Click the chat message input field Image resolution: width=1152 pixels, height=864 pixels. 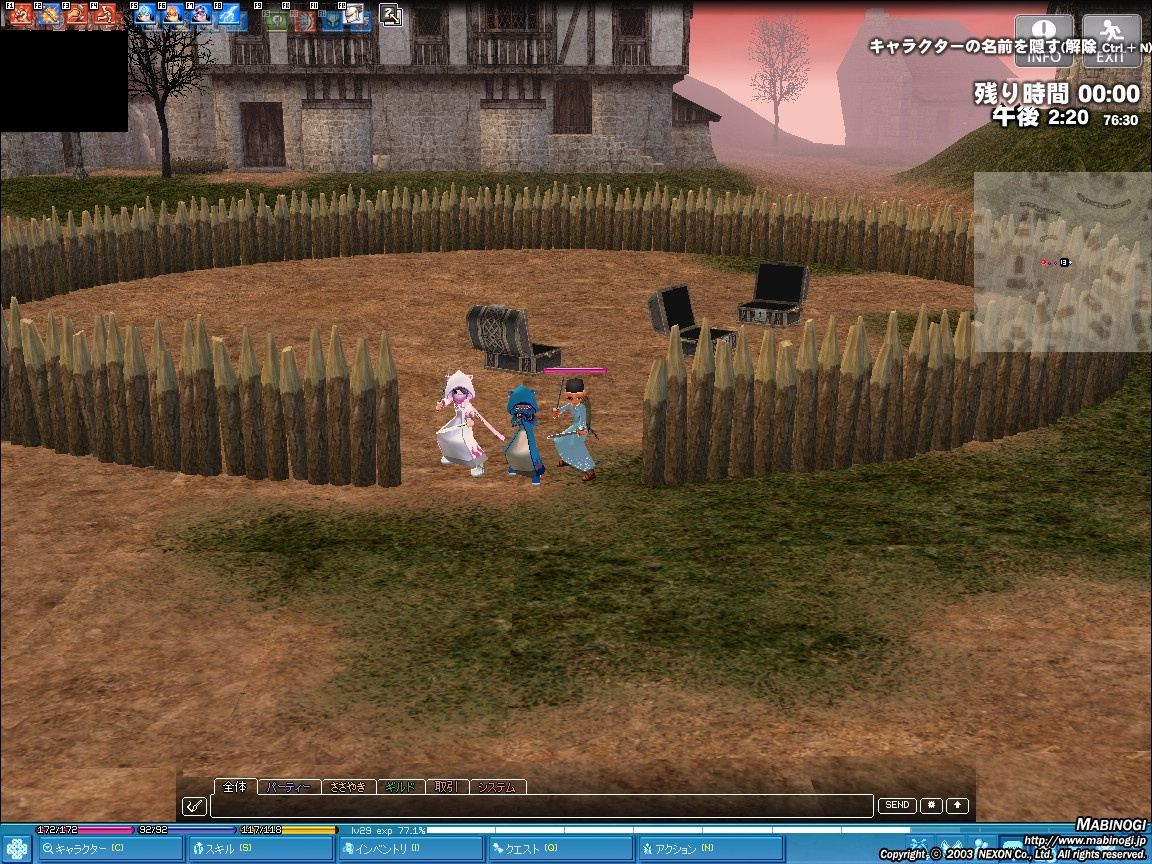540,806
